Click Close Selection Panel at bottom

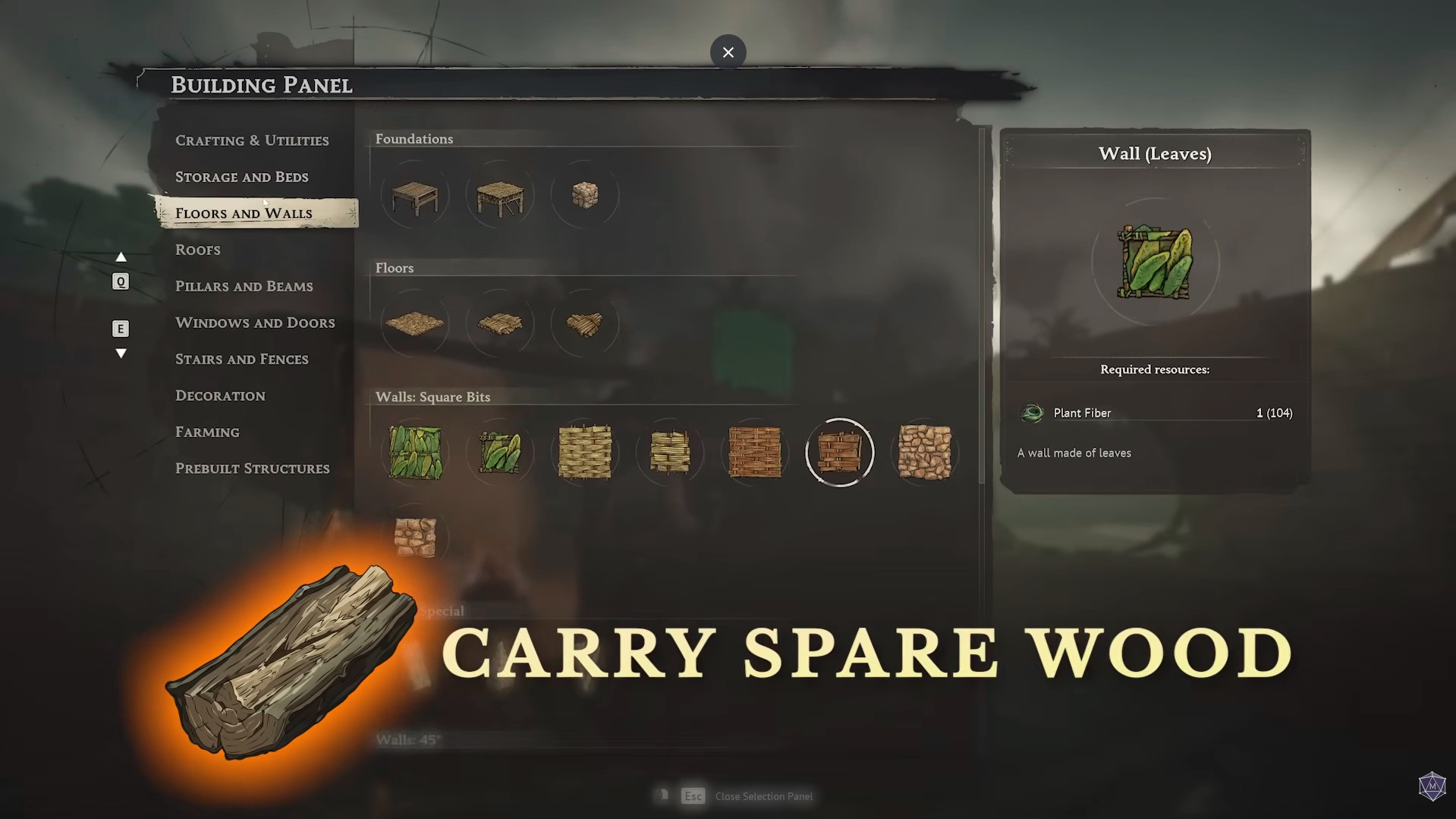(x=764, y=795)
